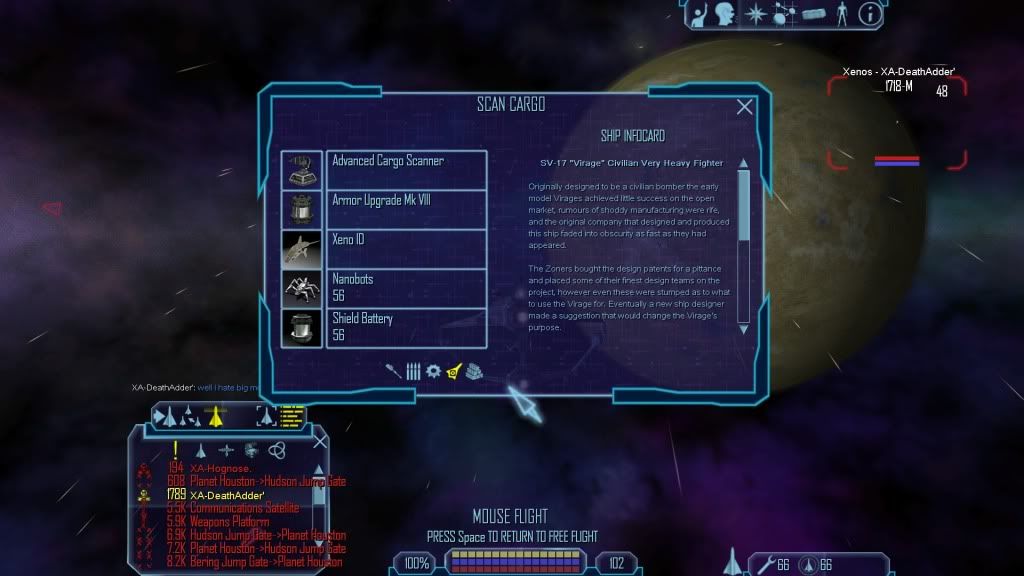Select Weapons Platform in contact list

(x=229, y=521)
